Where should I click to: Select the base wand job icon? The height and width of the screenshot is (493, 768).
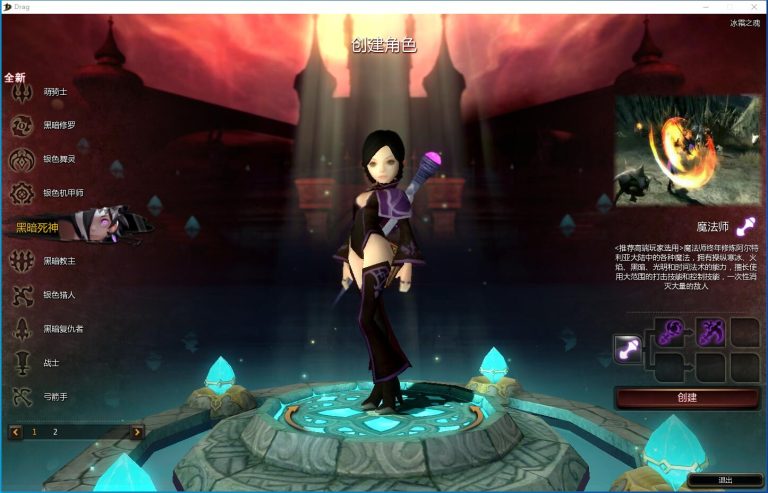point(628,348)
